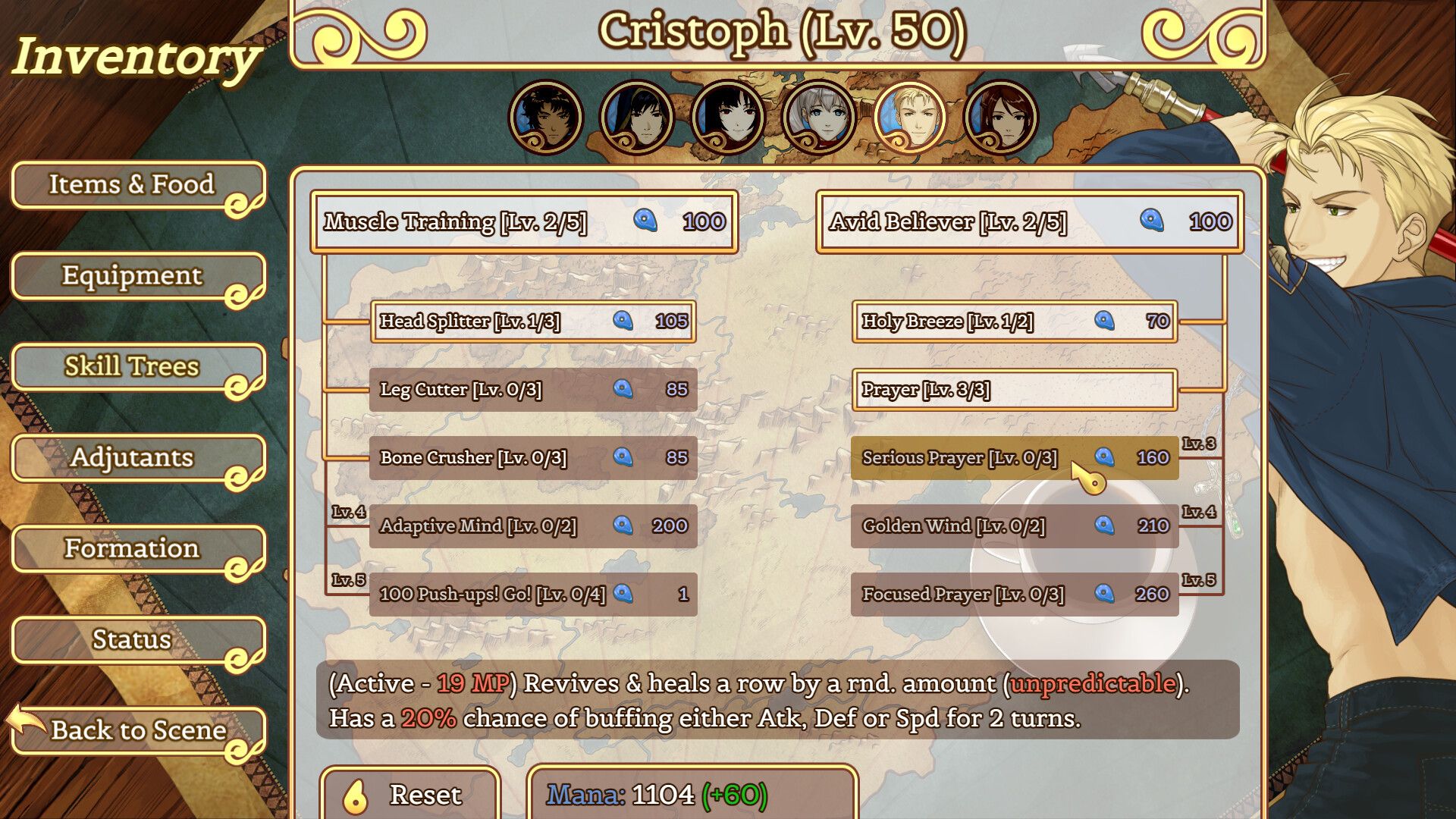Viewport: 1456px width, 819px height.
Task: Click Back to Scene
Action: click(136, 730)
